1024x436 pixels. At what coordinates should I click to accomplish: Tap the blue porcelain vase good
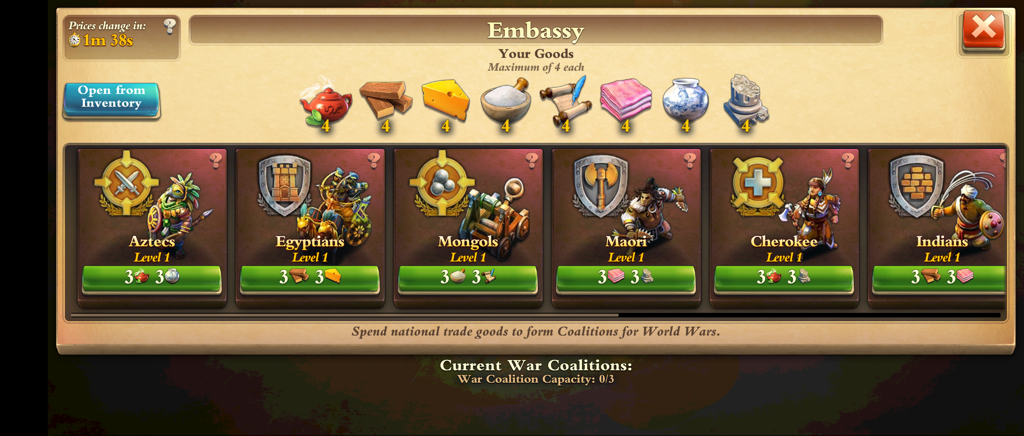685,99
